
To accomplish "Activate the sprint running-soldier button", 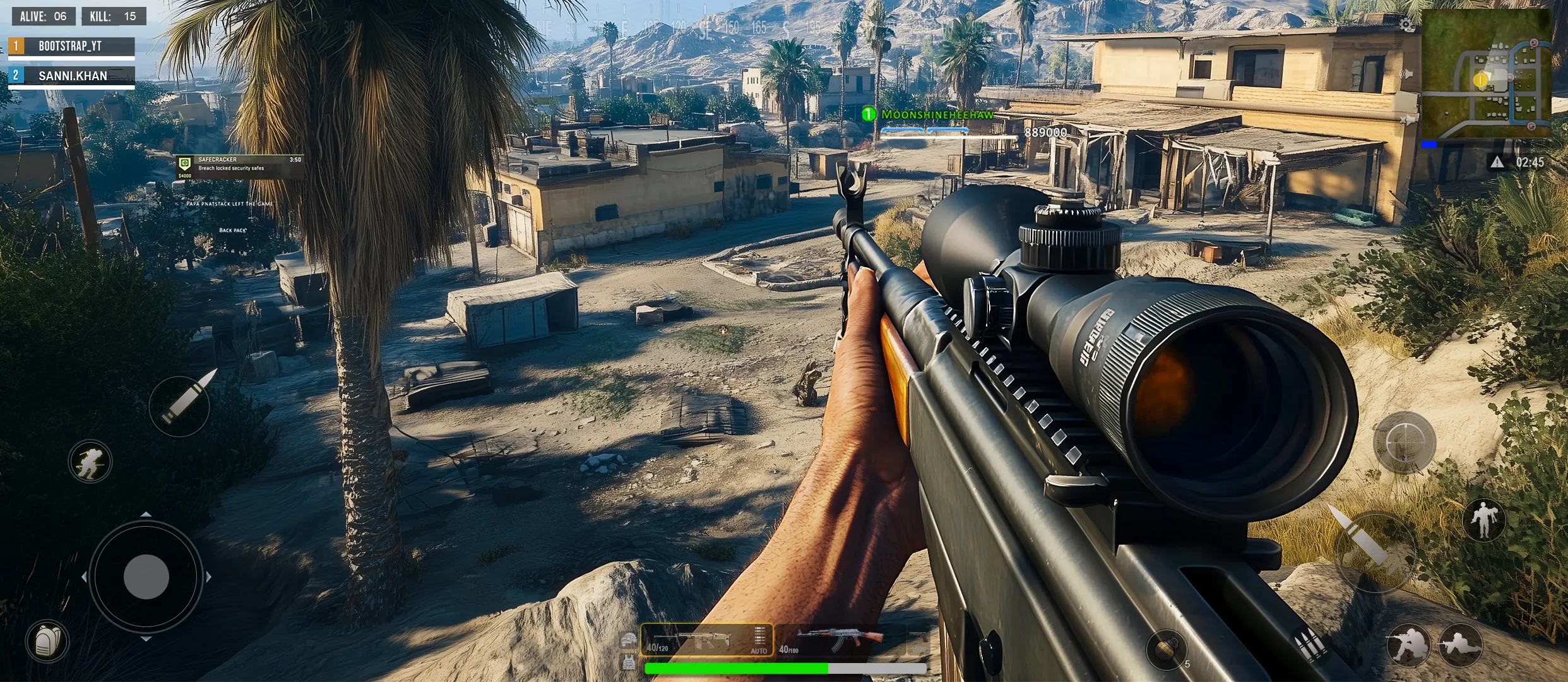I will 90,461.
